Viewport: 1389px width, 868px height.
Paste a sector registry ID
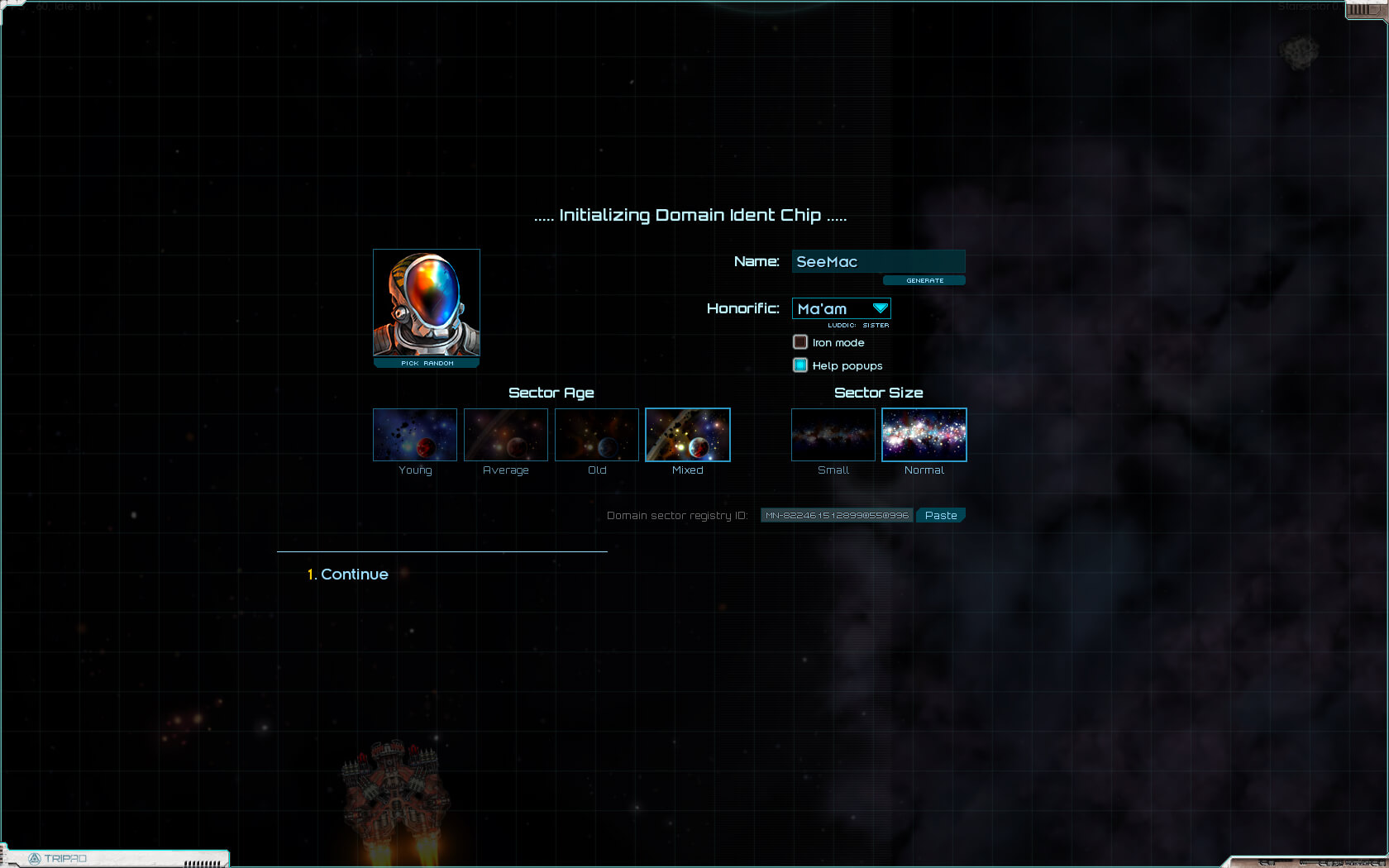tap(941, 515)
